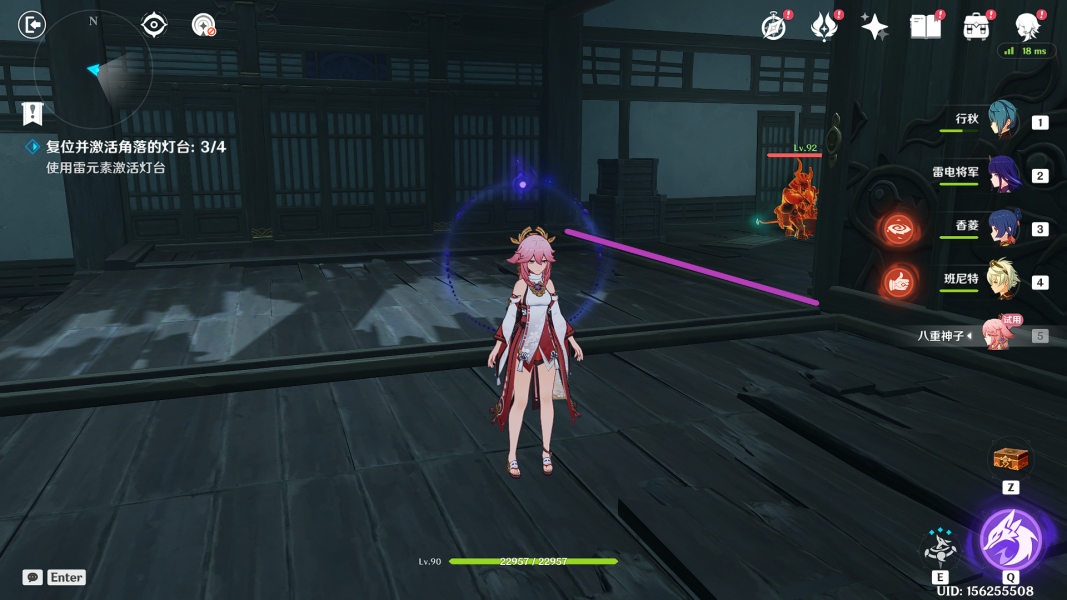This screenshot has height=600, width=1067.
Task: Open the backpack inventory icon
Action: tap(976, 27)
